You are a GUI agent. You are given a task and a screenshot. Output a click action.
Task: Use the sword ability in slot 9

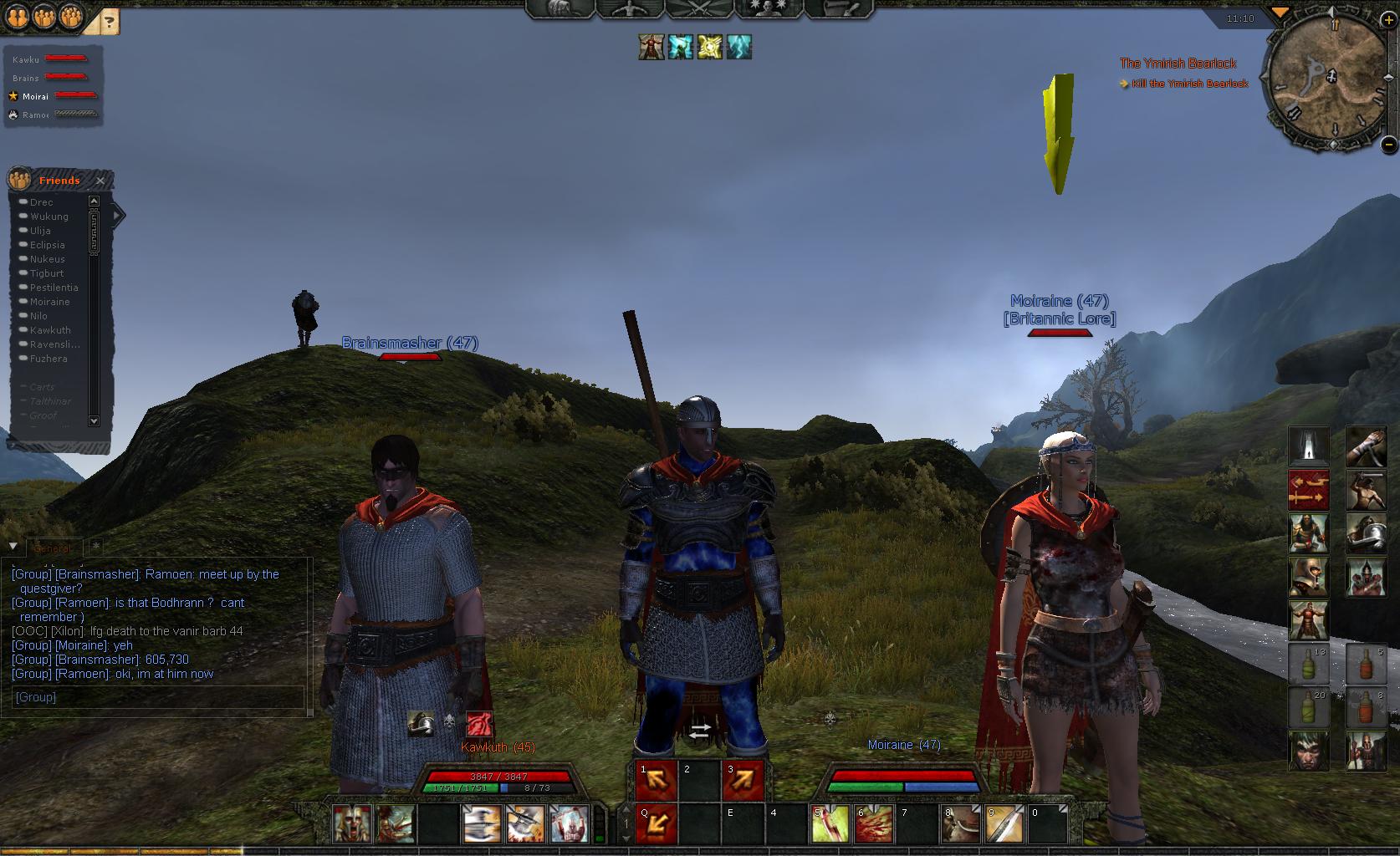(x=1004, y=824)
